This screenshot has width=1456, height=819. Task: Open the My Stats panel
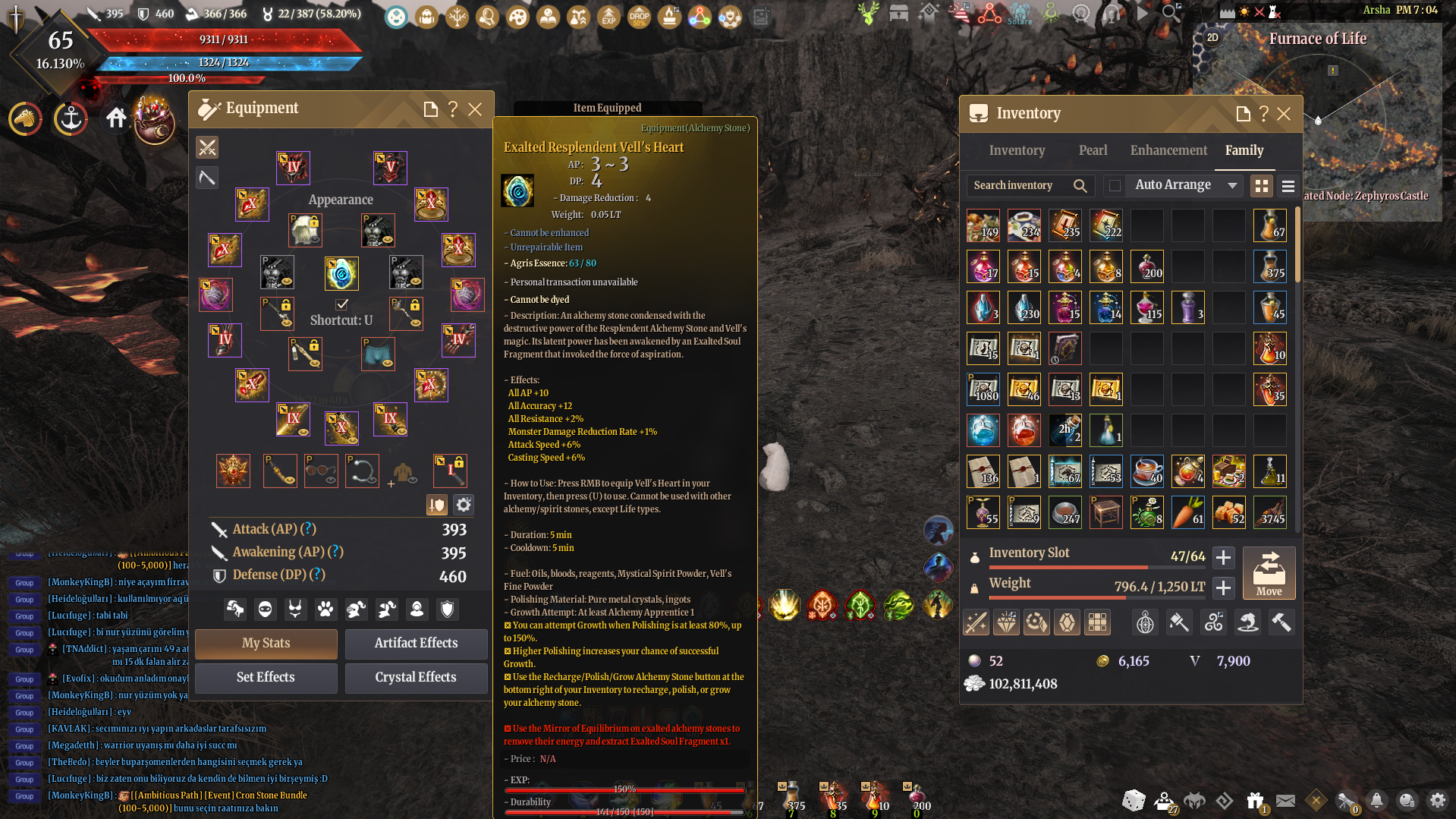point(266,644)
